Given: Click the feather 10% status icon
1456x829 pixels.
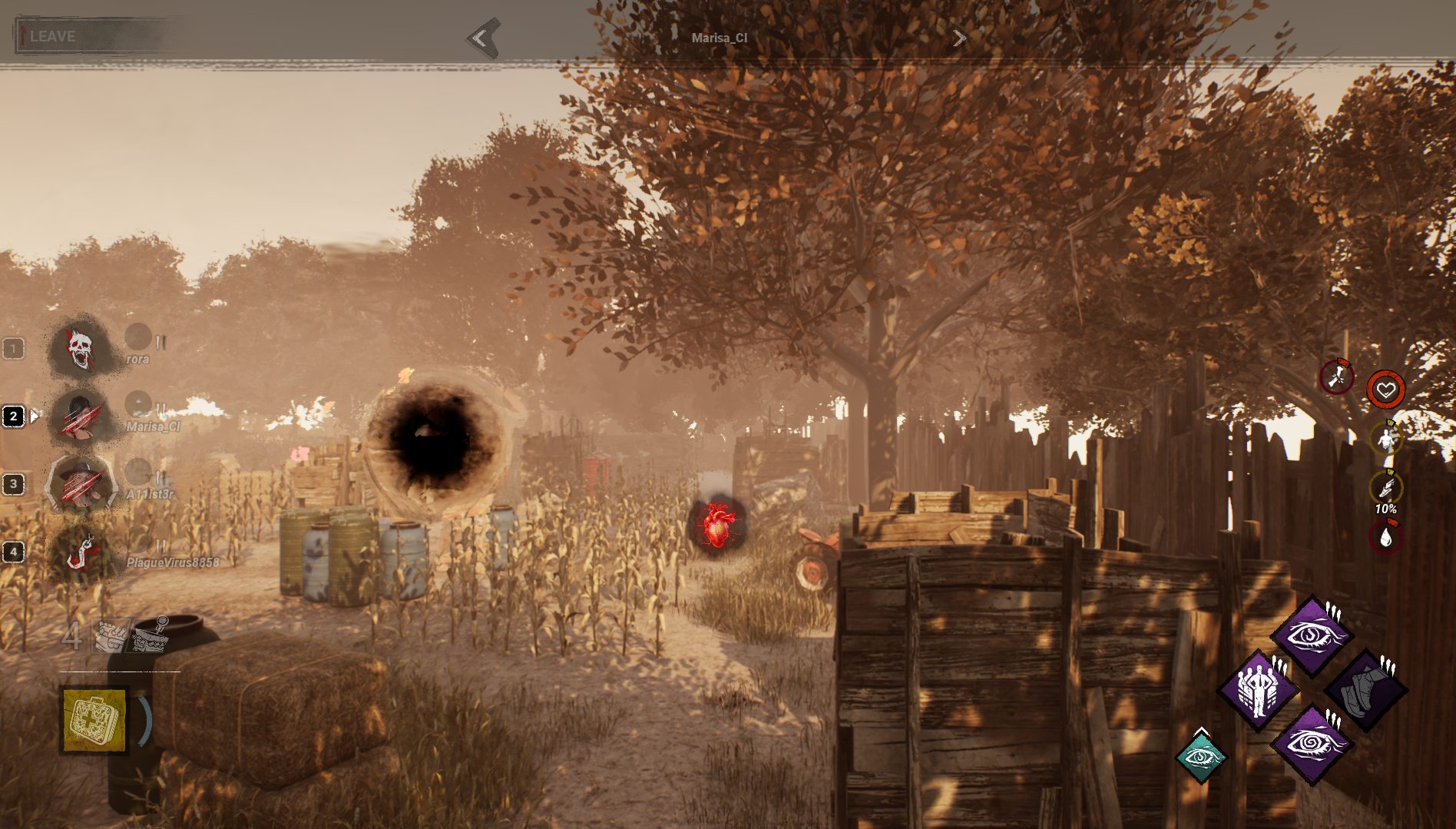Looking at the screenshot, I should [1385, 488].
